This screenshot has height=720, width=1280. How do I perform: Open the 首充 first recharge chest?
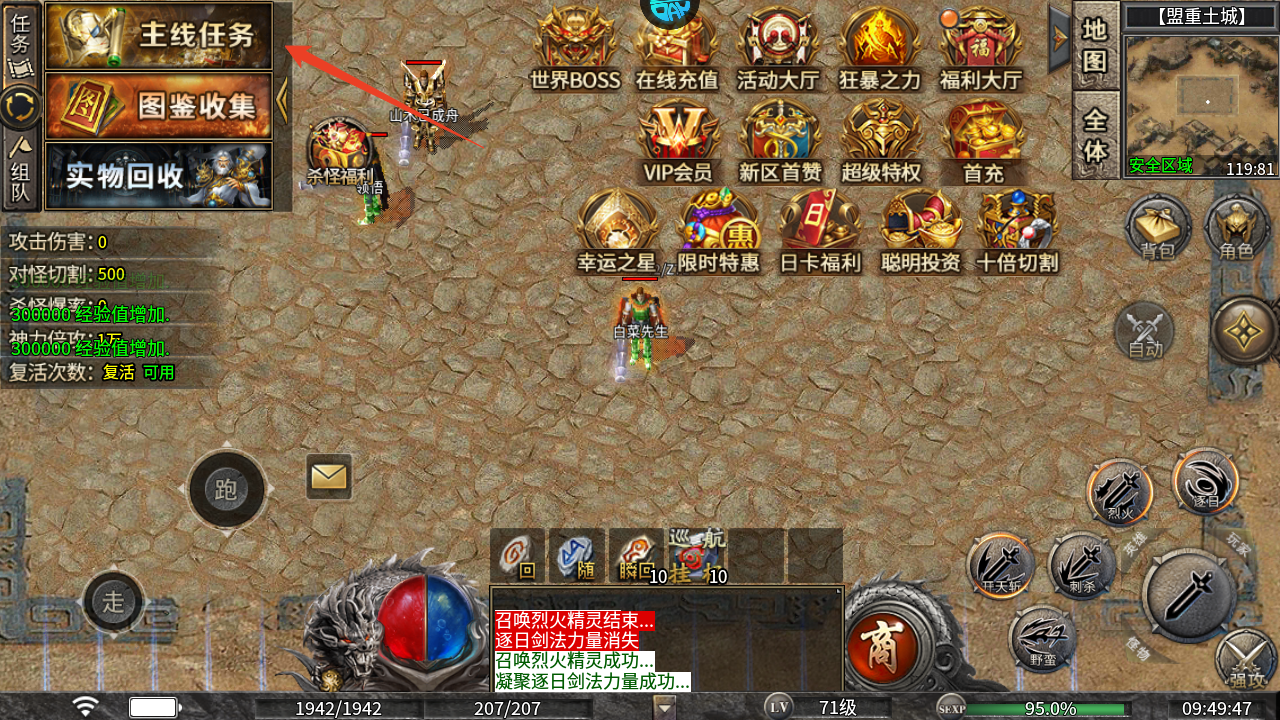coord(982,142)
